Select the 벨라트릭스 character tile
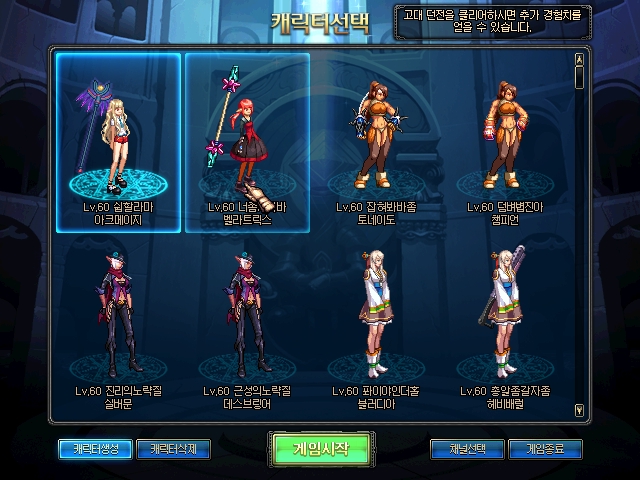640x480 pixels. click(247, 141)
